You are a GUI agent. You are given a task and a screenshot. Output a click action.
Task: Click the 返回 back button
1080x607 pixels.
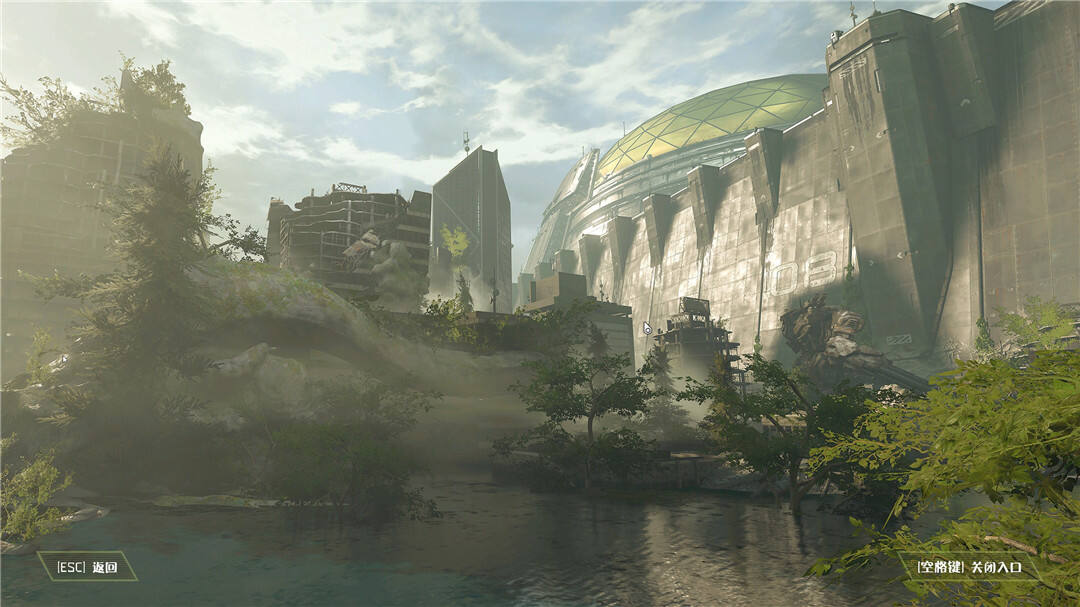(x=87, y=567)
